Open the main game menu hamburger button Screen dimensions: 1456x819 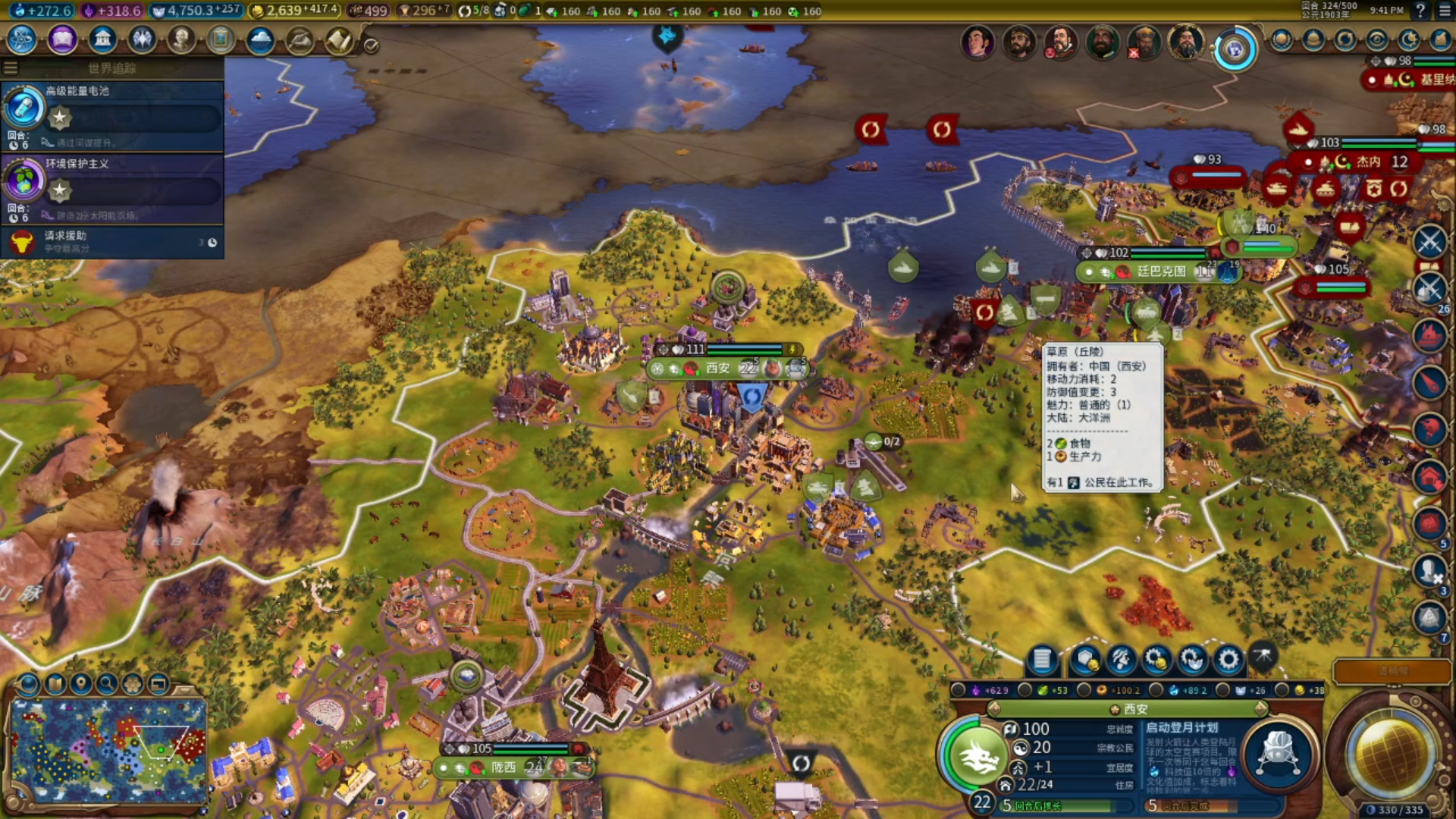click(1444, 11)
